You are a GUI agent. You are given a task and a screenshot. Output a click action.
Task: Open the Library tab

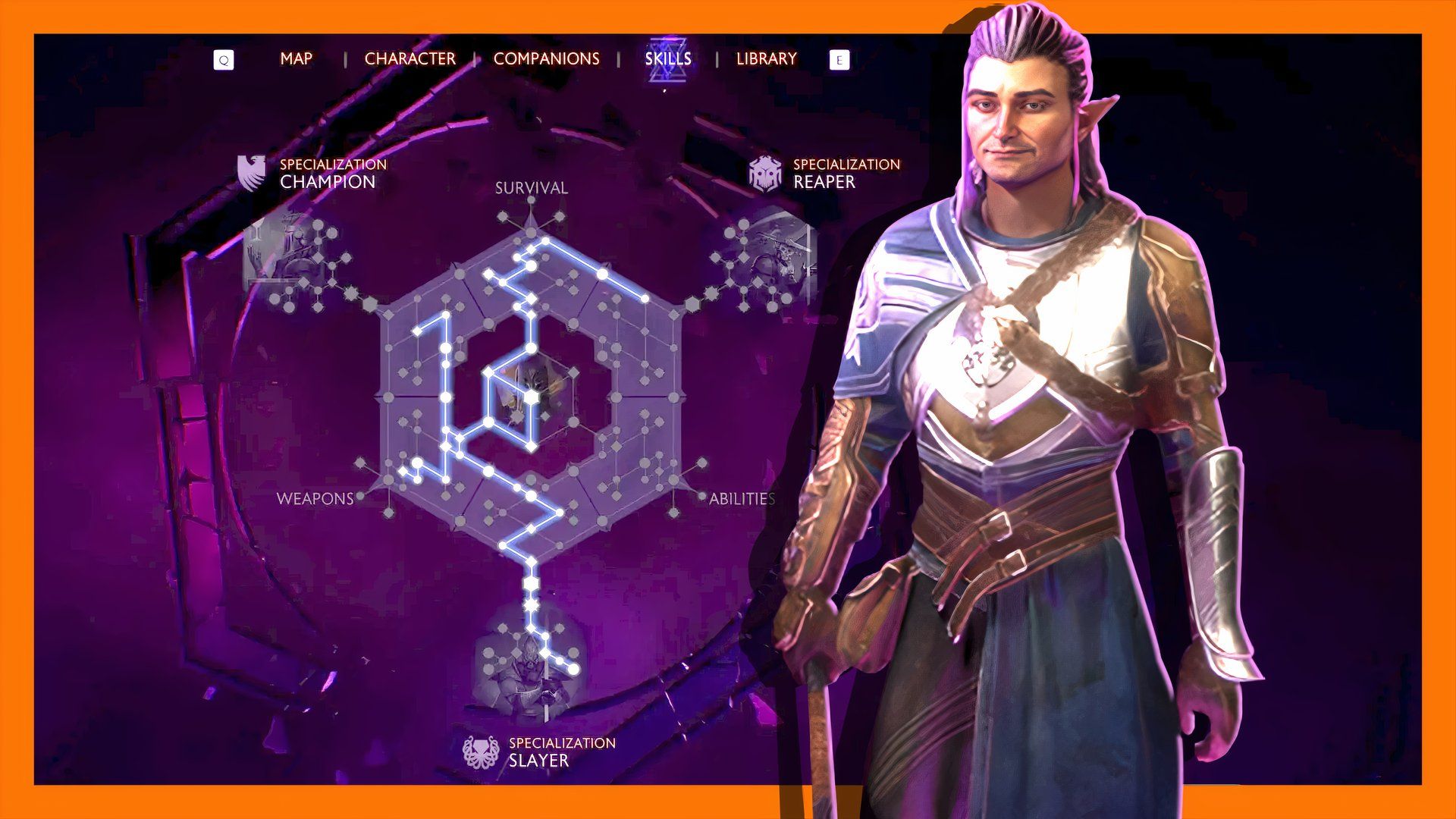(764, 58)
